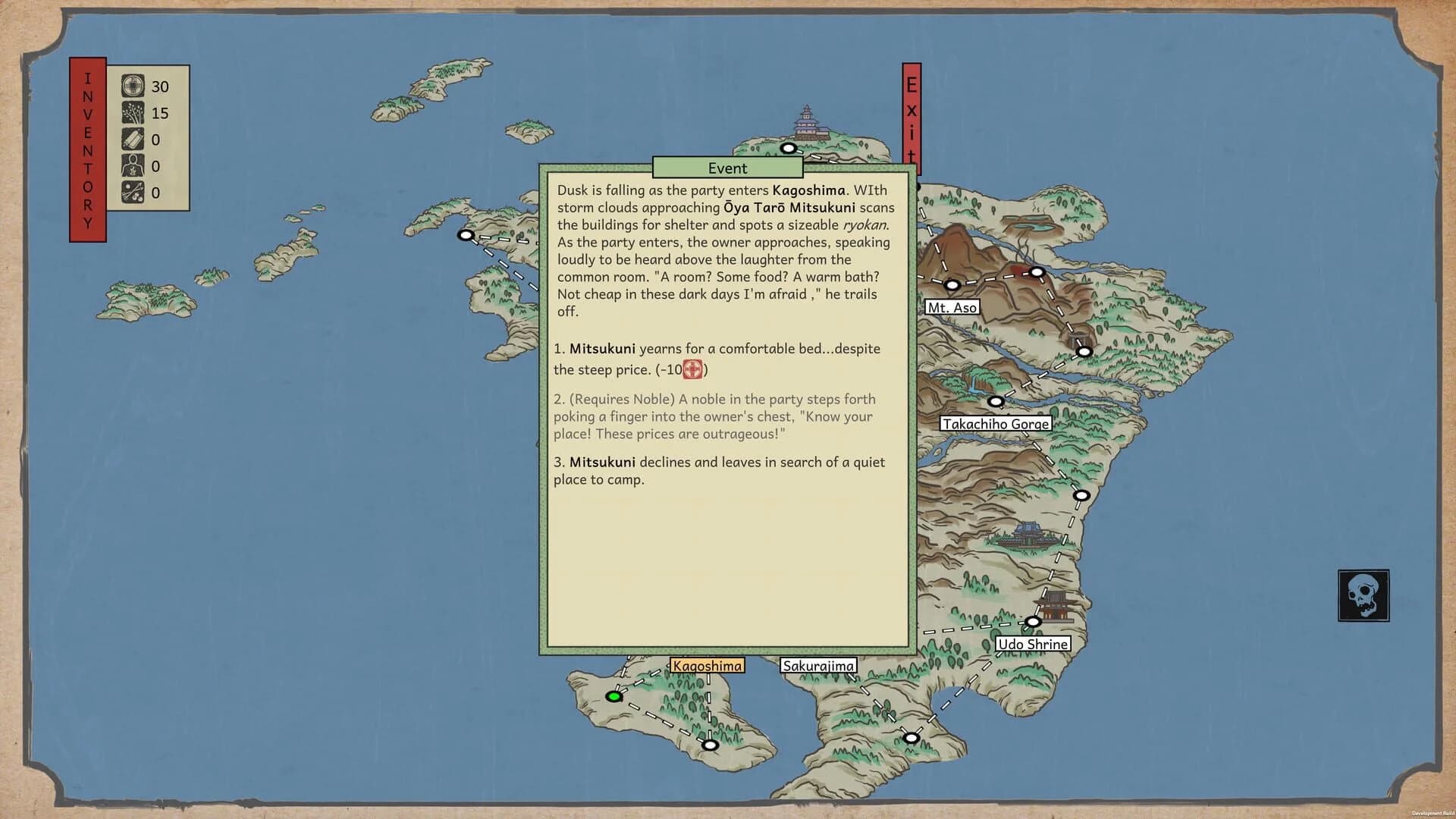The width and height of the screenshot is (1456, 819).
Task: Select option 3 to decline and camp
Action: click(718, 471)
